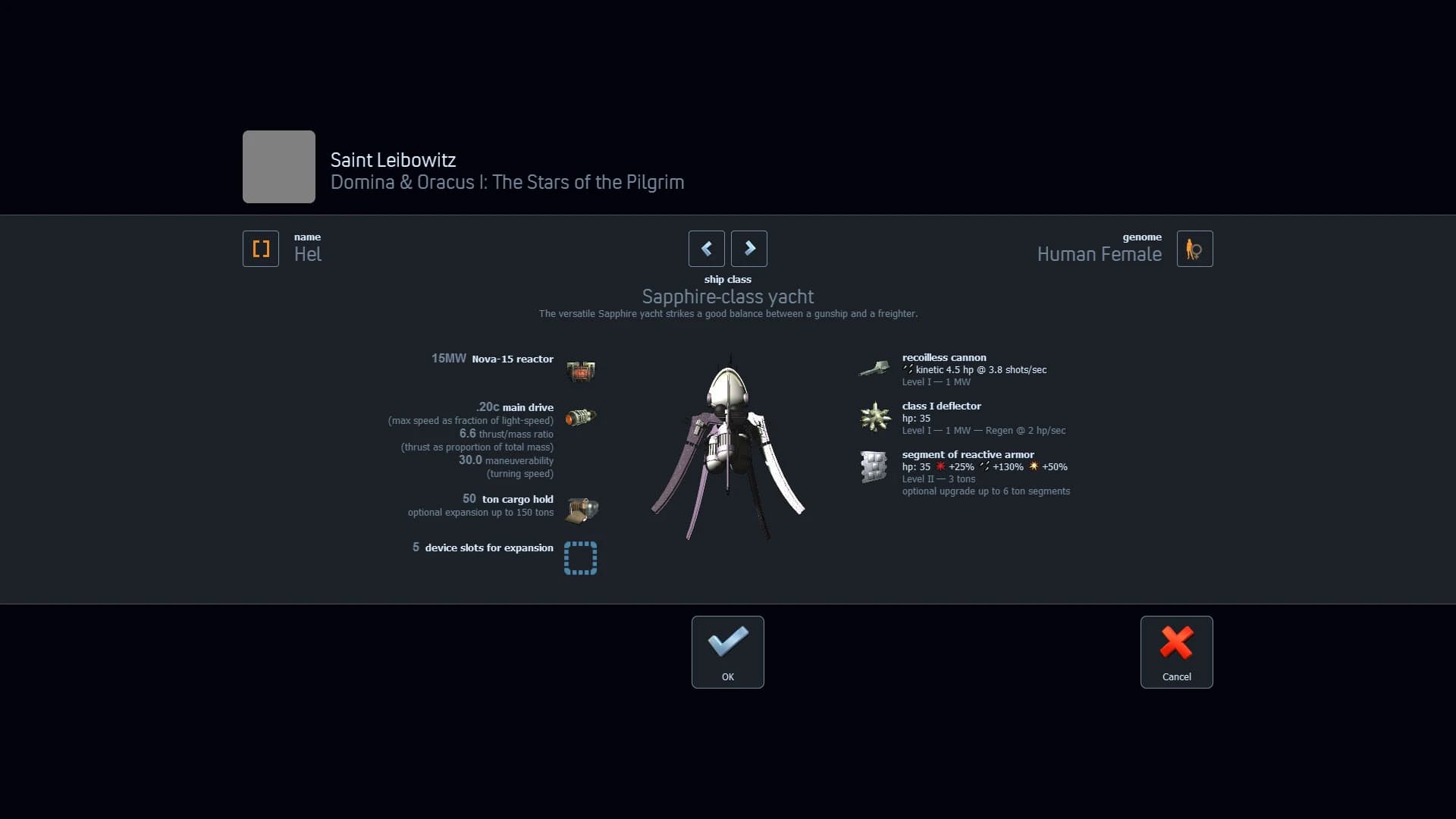The width and height of the screenshot is (1456, 819).
Task: Click the cargo hold crate icon
Action: (580, 510)
